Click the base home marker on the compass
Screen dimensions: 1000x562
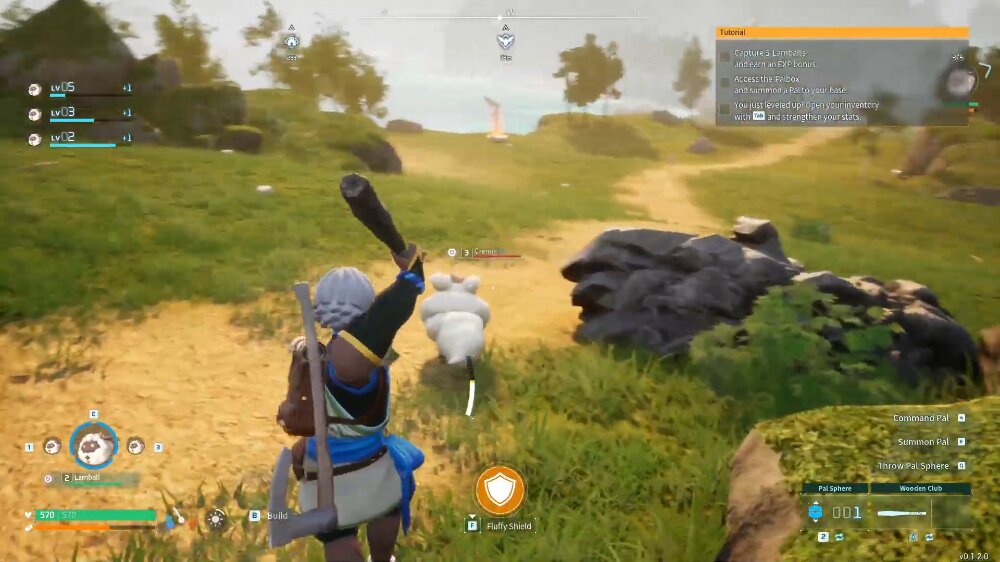(291, 42)
